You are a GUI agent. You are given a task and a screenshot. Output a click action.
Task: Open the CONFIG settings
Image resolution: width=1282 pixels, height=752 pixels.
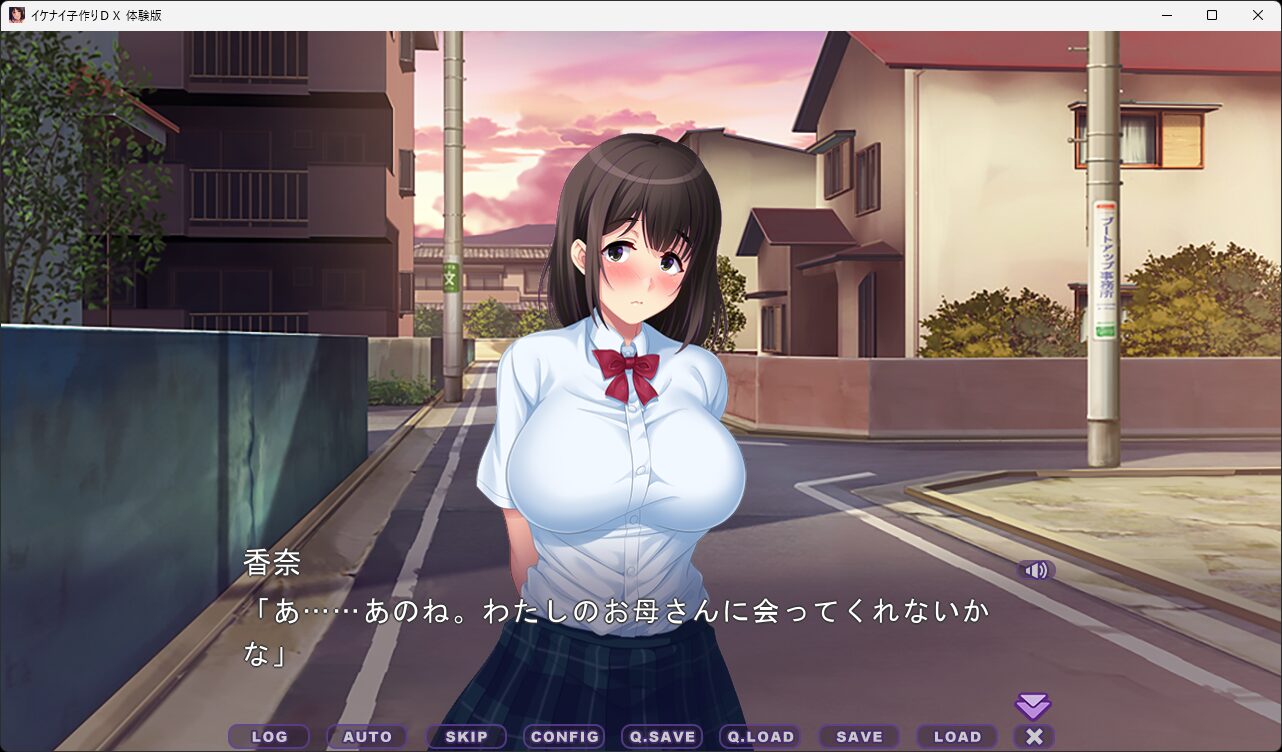[x=564, y=737]
